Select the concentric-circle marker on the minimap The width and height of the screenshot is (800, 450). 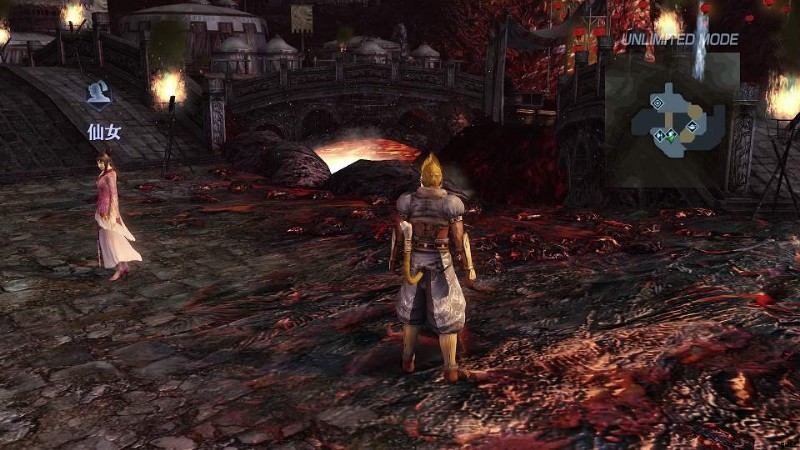point(657,103)
